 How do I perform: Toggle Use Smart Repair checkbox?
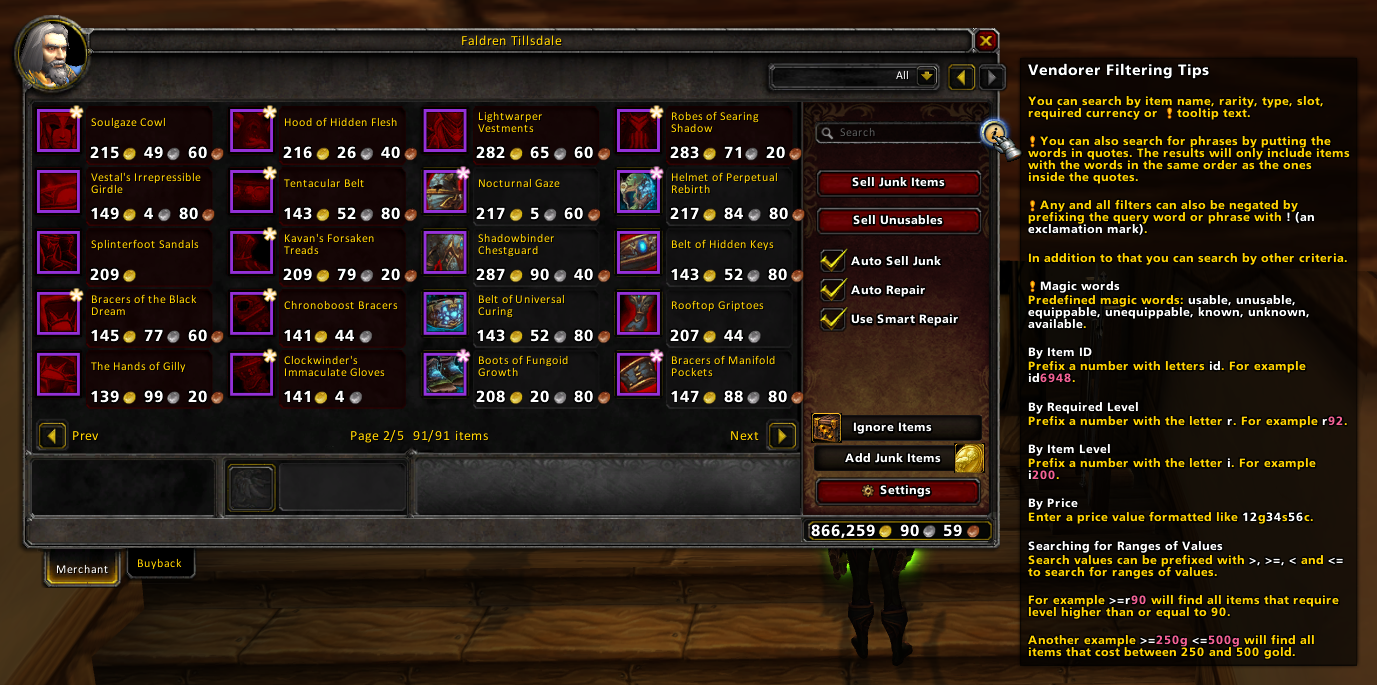833,319
